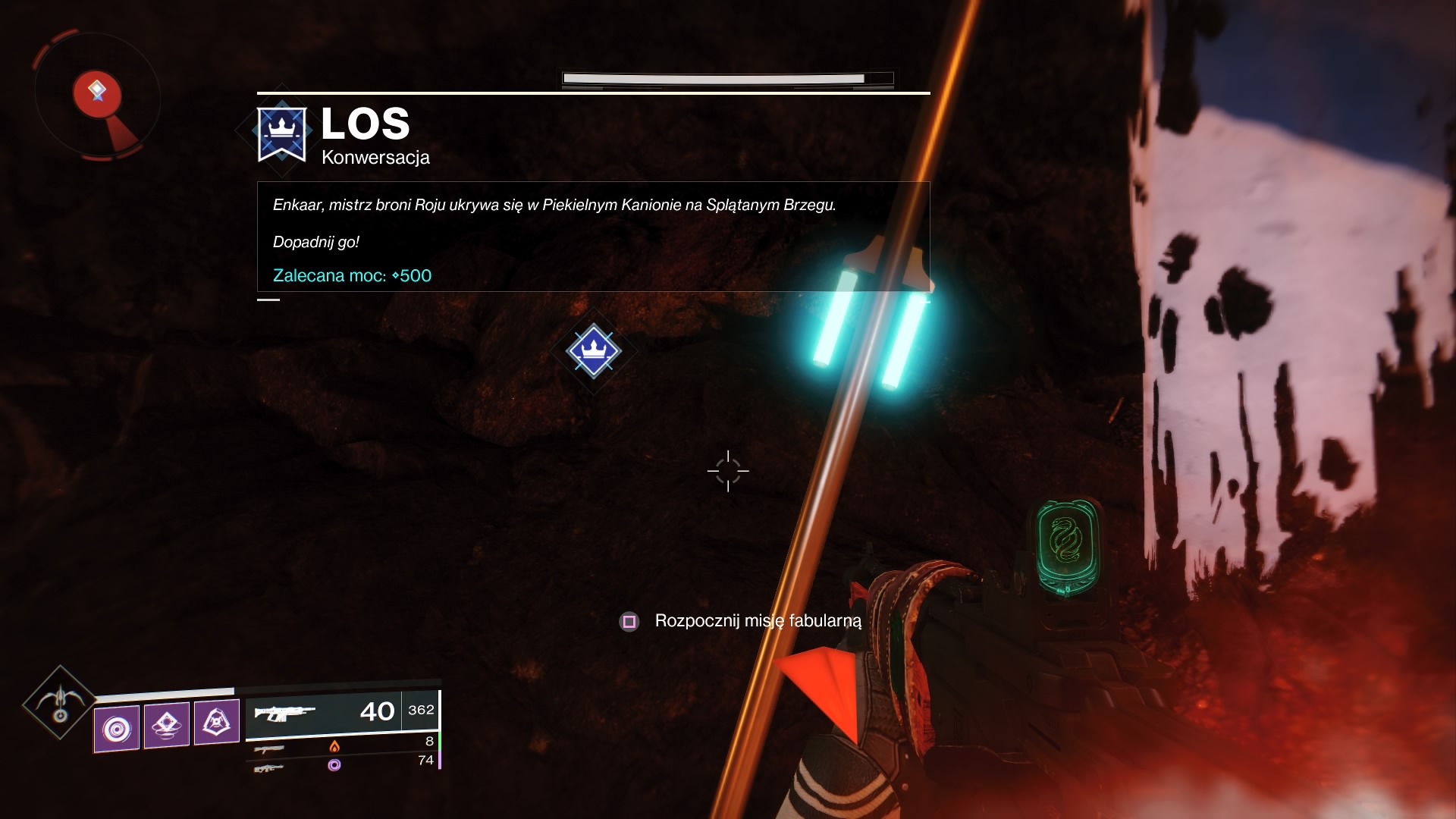Use the second purple ability icon
The width and height of the screenshot is (1456, 819).
click(166, 725)
